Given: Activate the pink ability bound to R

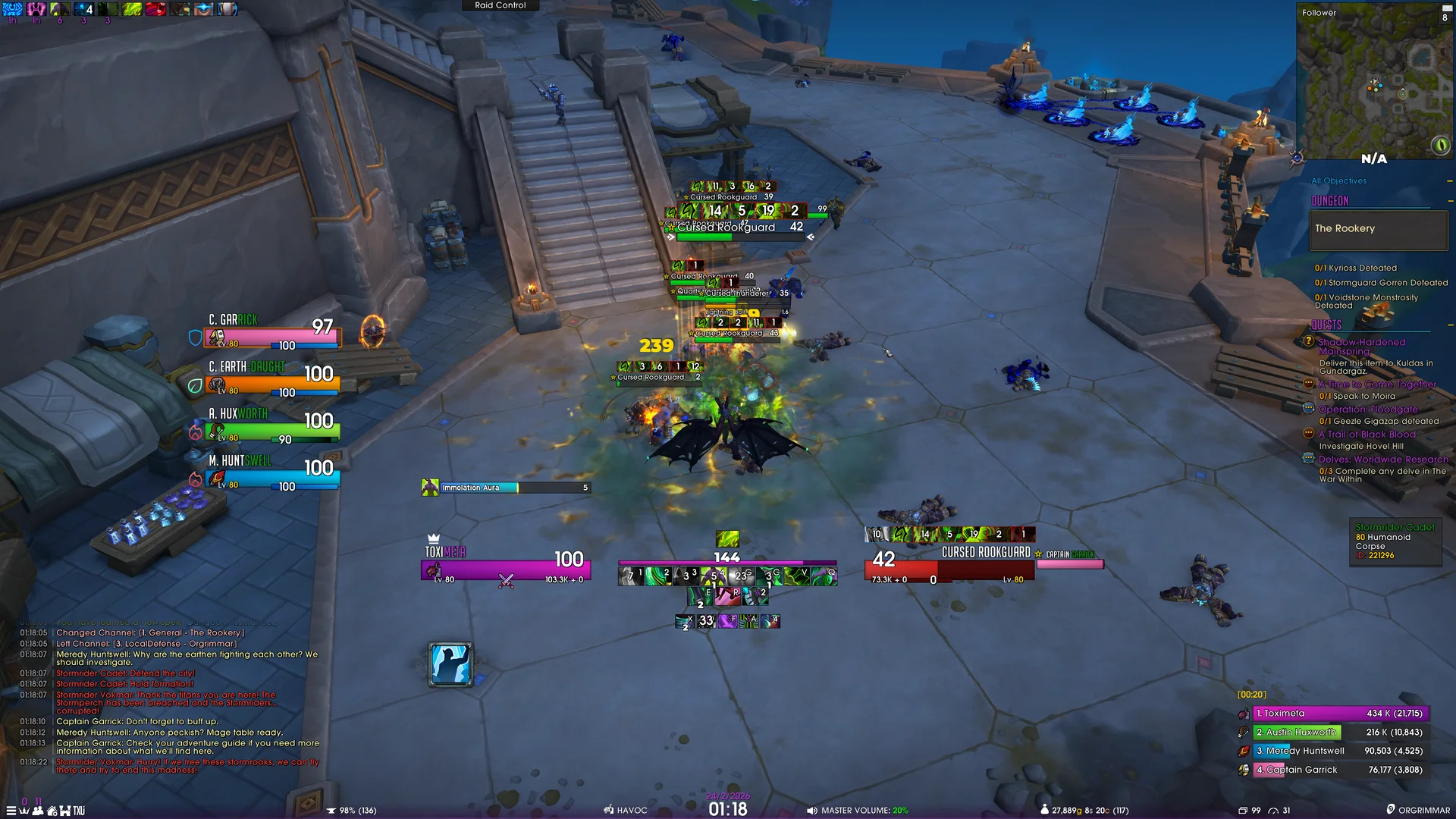Looking at the screenshot, I should pyautogui.click(x=729, y=597).
